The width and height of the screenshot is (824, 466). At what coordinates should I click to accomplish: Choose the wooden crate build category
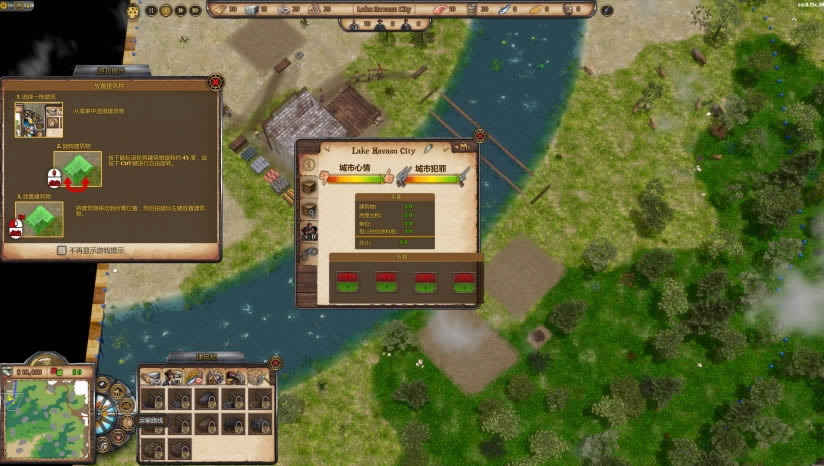pyautogui.click(x=256, y=377)
